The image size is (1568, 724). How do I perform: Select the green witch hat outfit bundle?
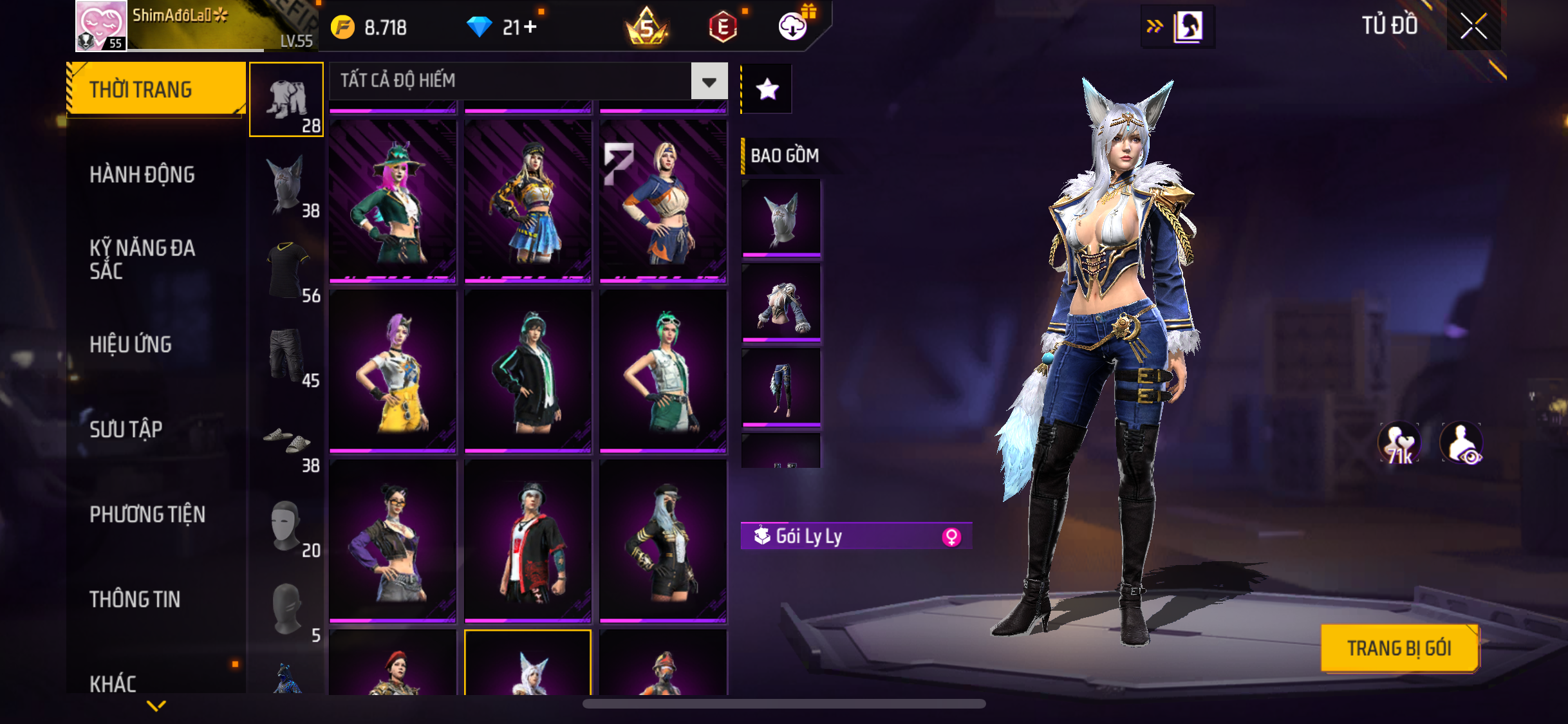[393, 201]
